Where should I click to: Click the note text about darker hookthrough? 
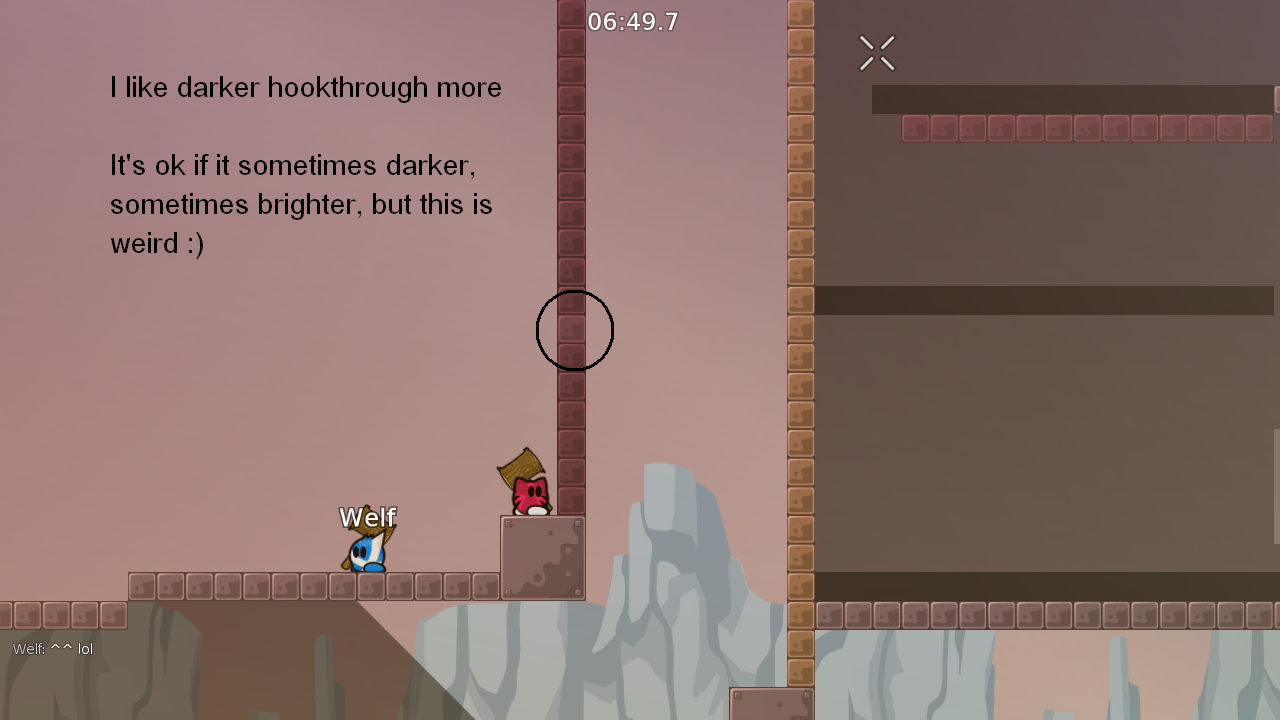point(306,88)
